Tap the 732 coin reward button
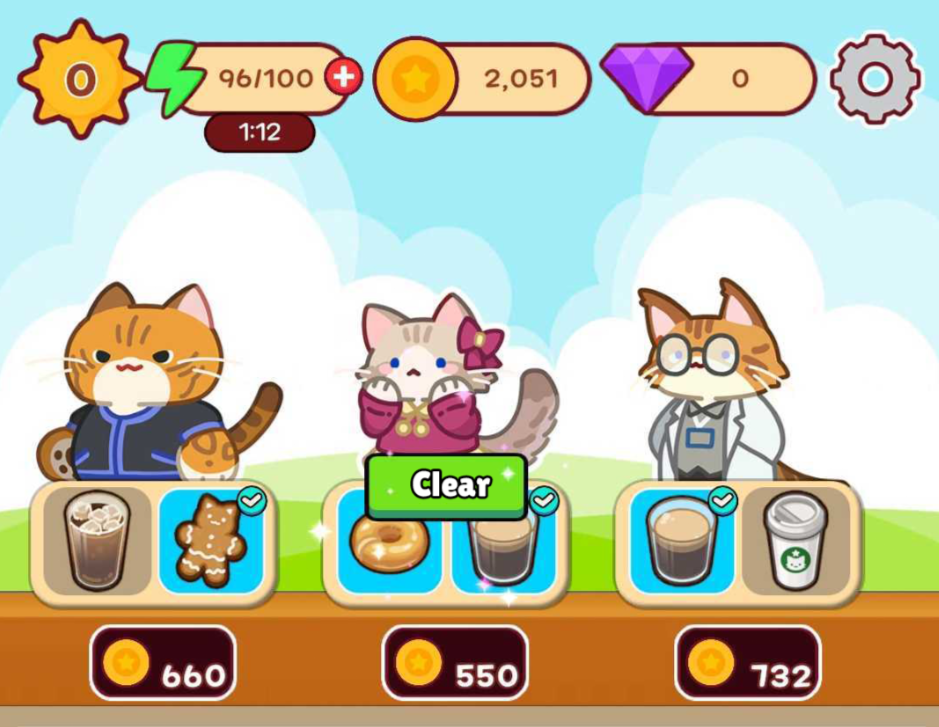 coord(747,663)
